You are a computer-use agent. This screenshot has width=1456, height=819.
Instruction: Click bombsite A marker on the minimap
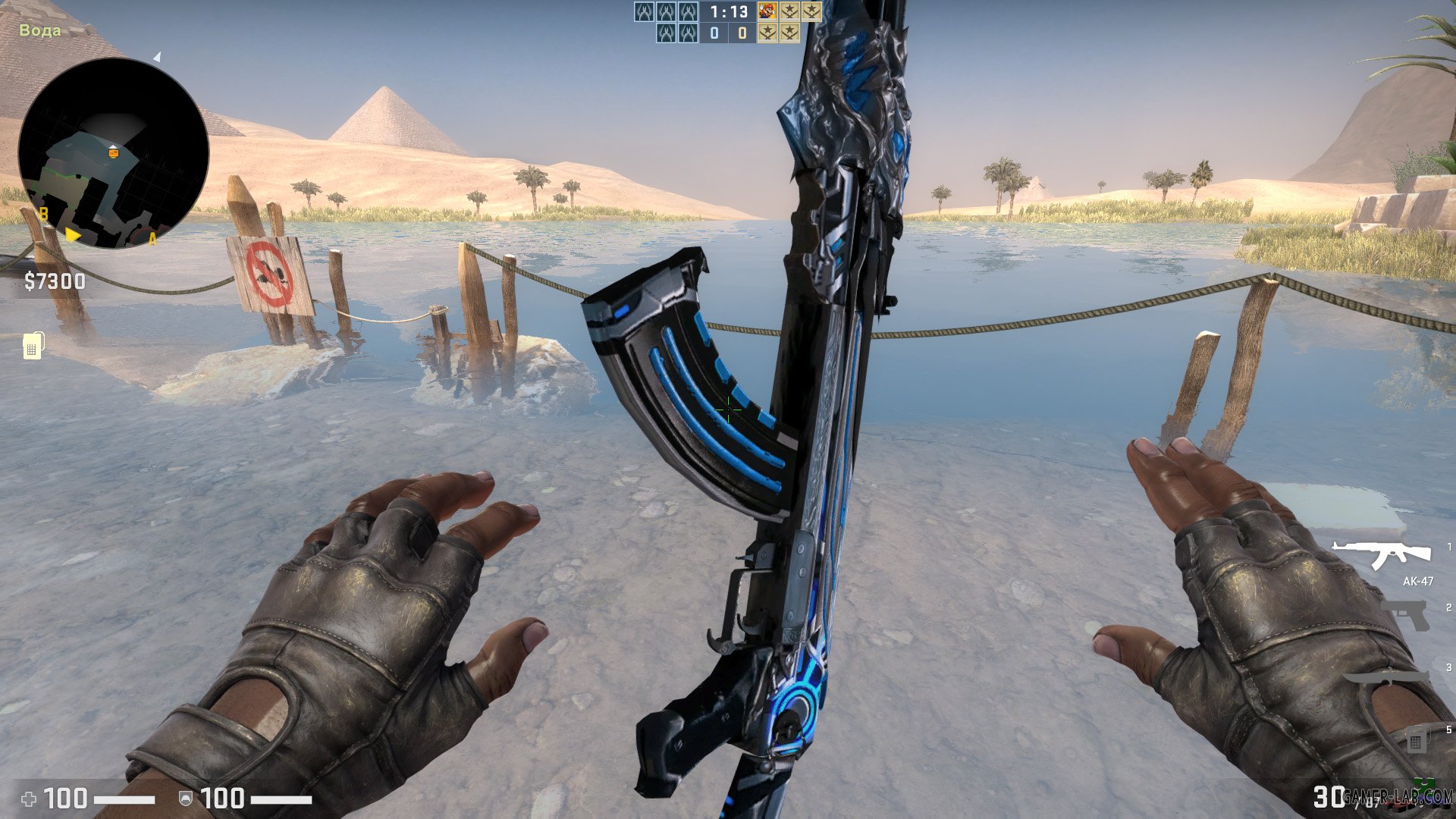pos(152,239)
